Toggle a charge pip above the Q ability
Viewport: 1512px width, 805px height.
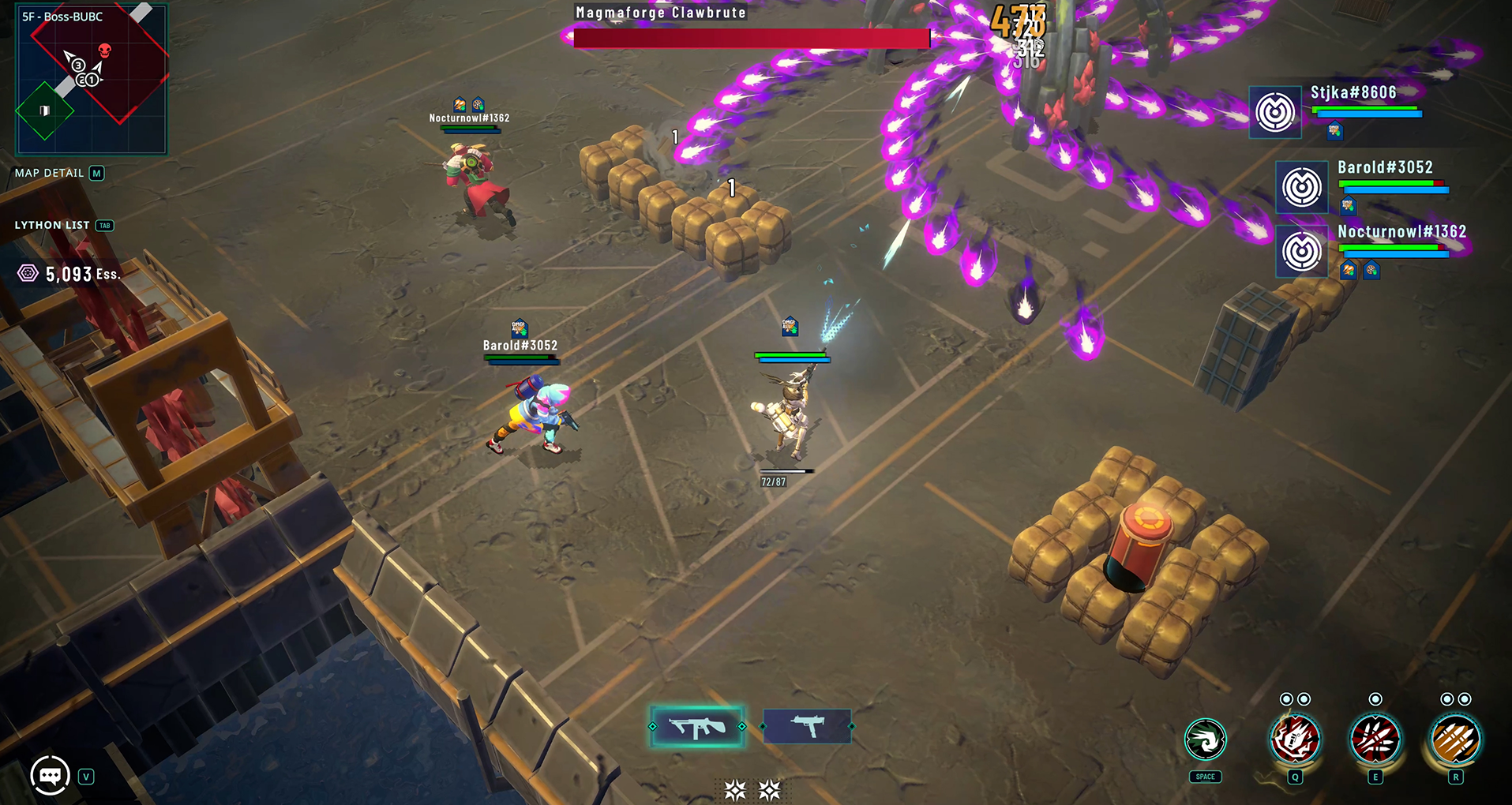pyautogui.click(x=1286, y=698)
